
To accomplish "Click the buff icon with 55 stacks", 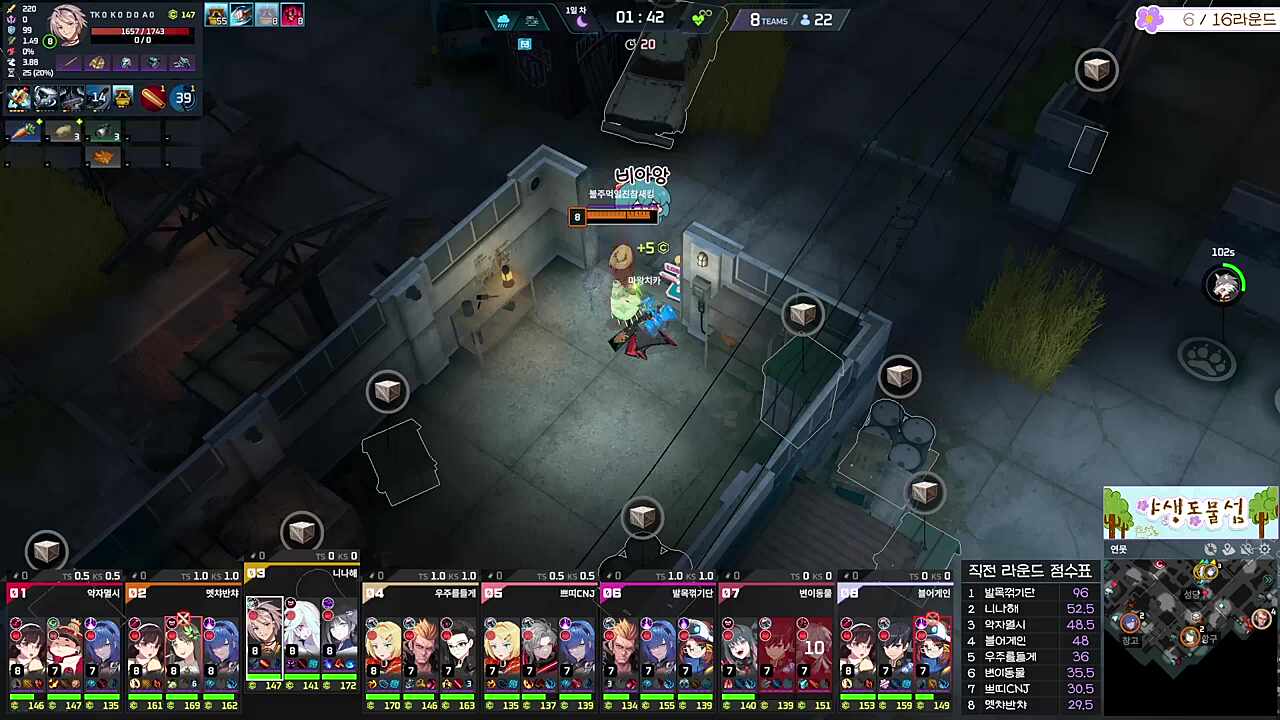I will pyautogui.click(x=216, y=14).
